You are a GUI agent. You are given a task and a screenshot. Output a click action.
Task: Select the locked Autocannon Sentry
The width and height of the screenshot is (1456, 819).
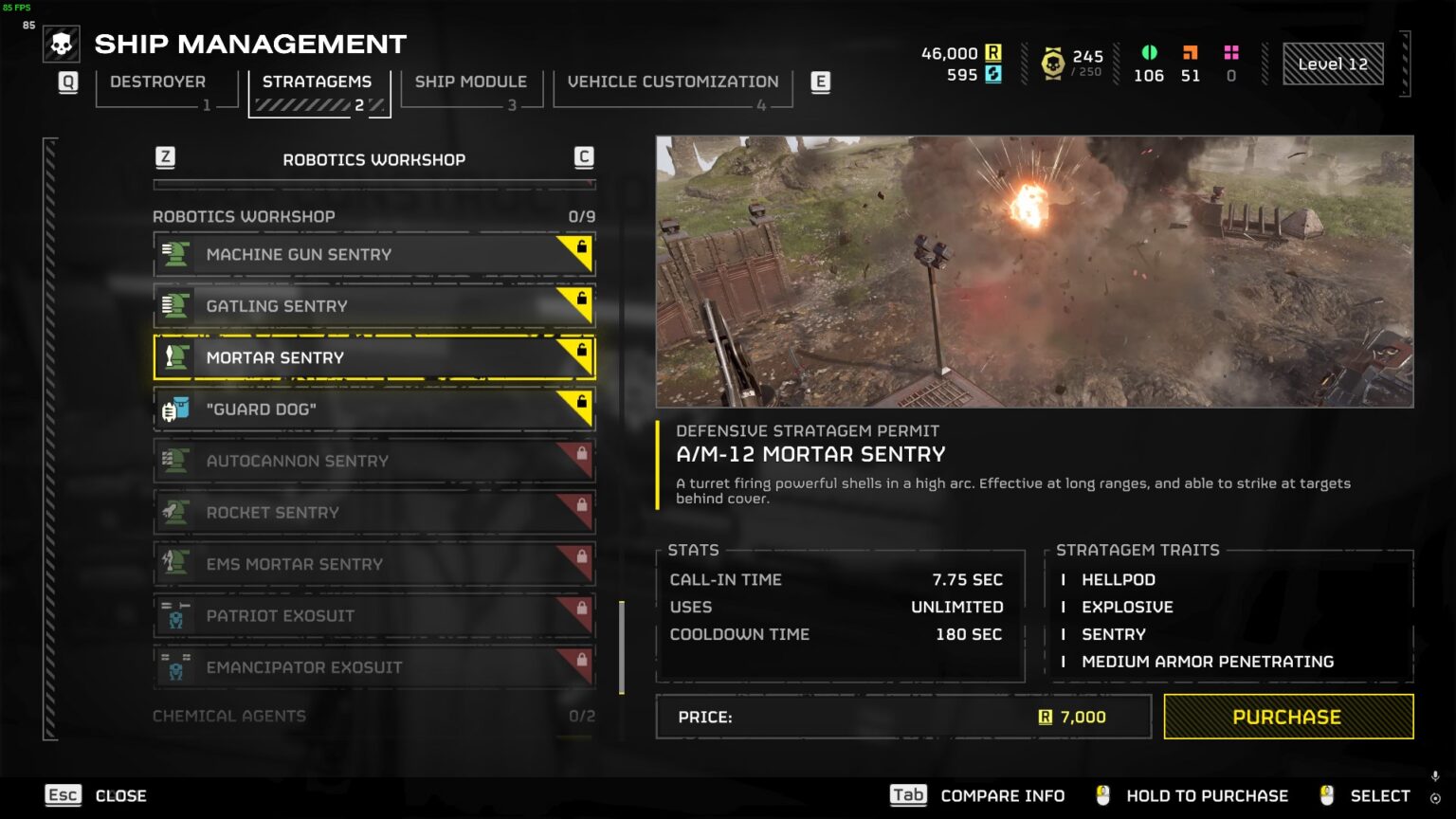(373, 461)
